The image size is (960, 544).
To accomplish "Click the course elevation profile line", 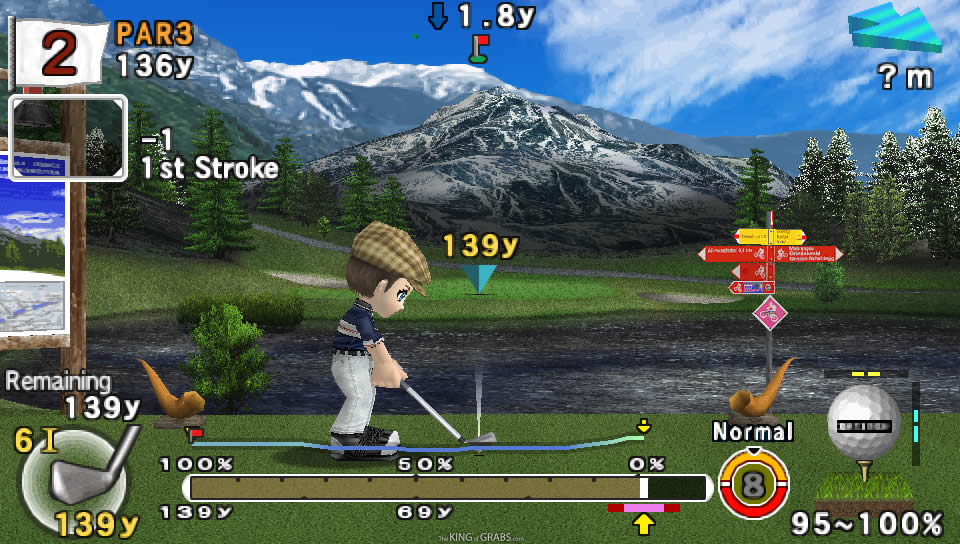I will pyautogui.click(x=420, y=444).
